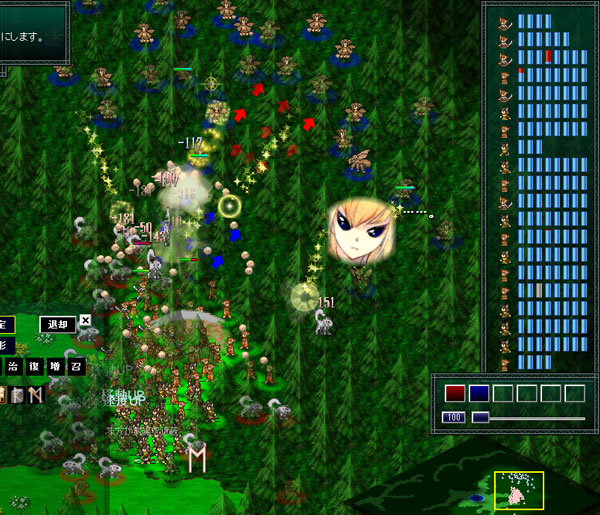Click the minimap's yellow viewport box
The image size is (600, 515).
519,490
